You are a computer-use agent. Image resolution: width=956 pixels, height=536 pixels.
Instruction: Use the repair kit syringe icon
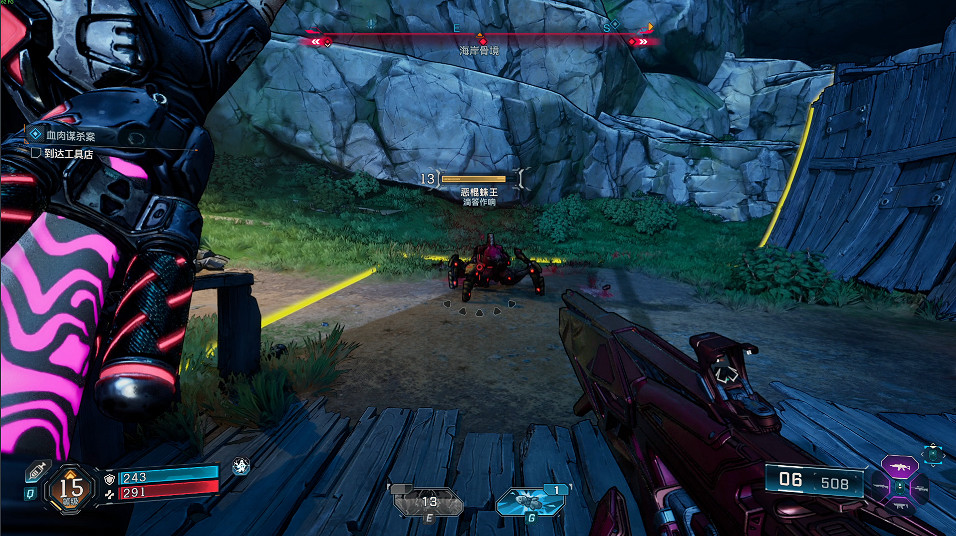[35, 471]
